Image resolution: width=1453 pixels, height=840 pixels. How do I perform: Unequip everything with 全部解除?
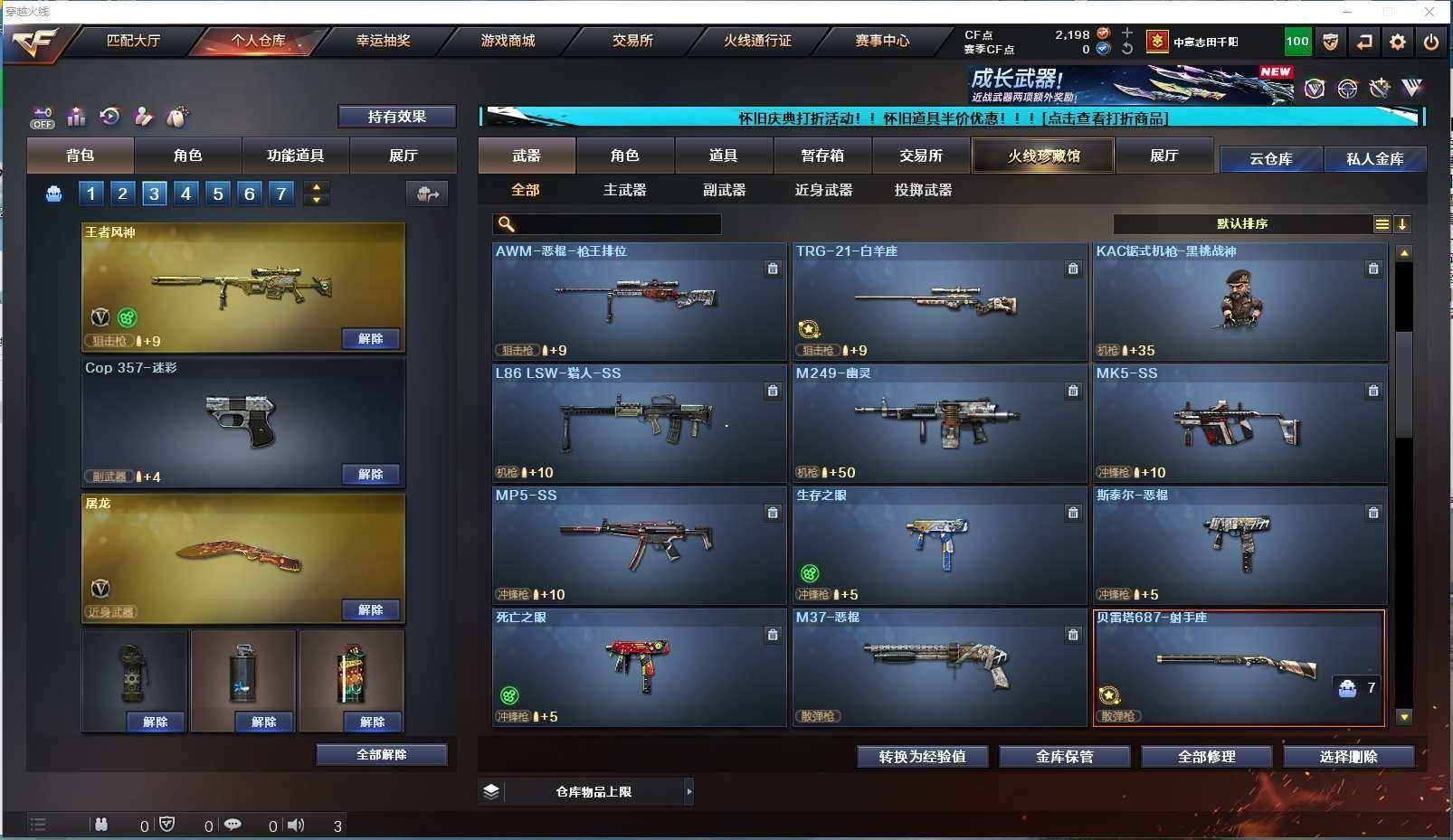pyautogui.click(x=381, y=754)
